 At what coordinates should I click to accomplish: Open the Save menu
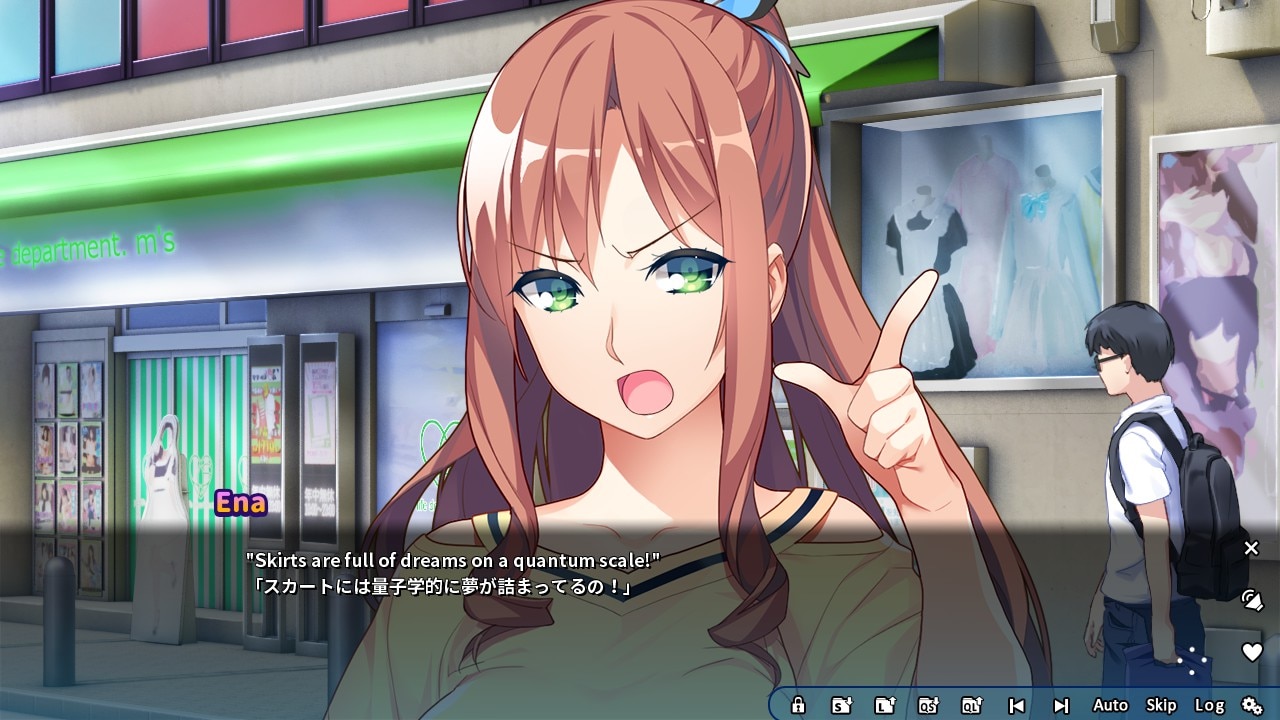click(x=842, y=705)
